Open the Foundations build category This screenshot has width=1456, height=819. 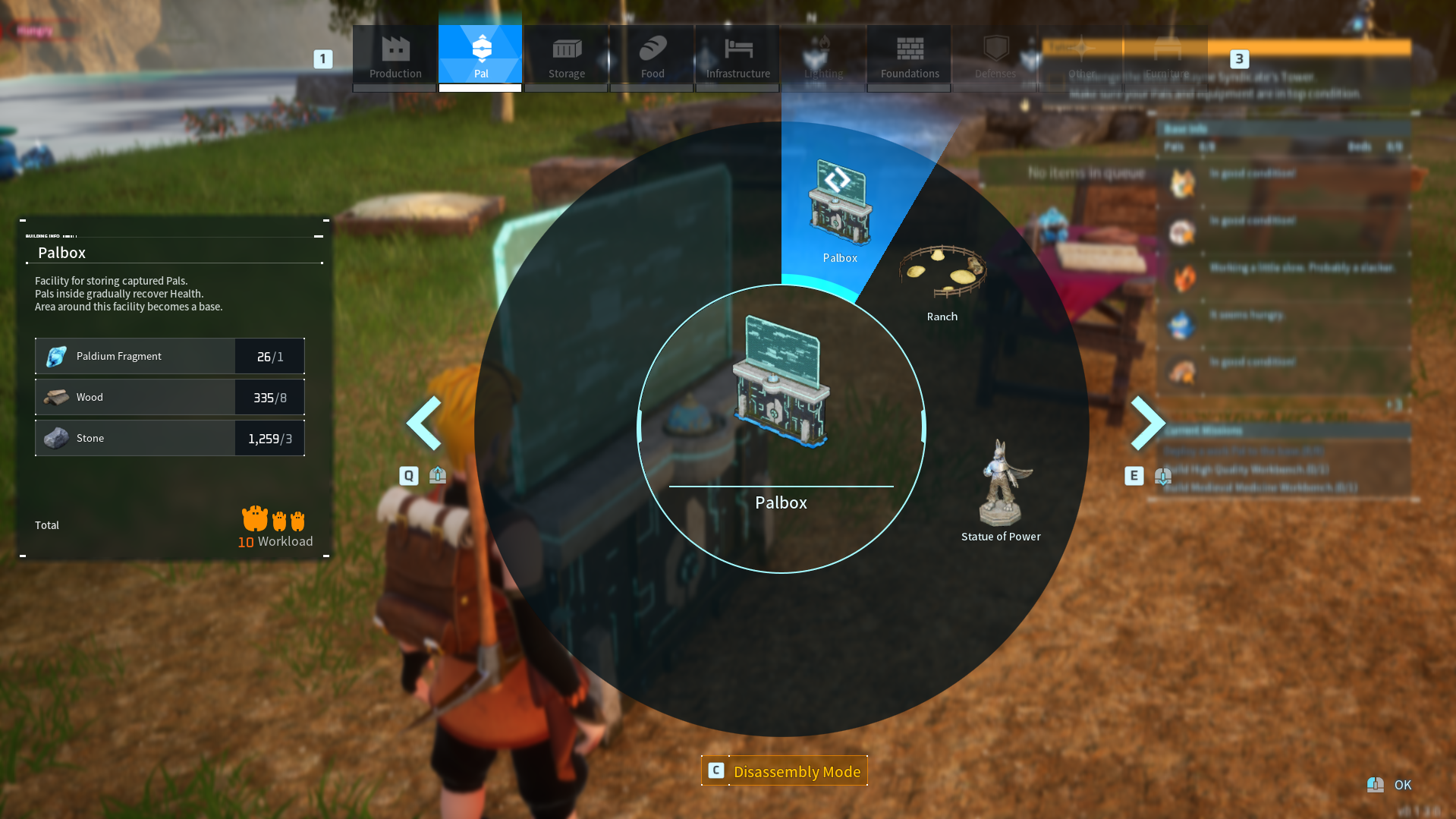tap(909, 53)
